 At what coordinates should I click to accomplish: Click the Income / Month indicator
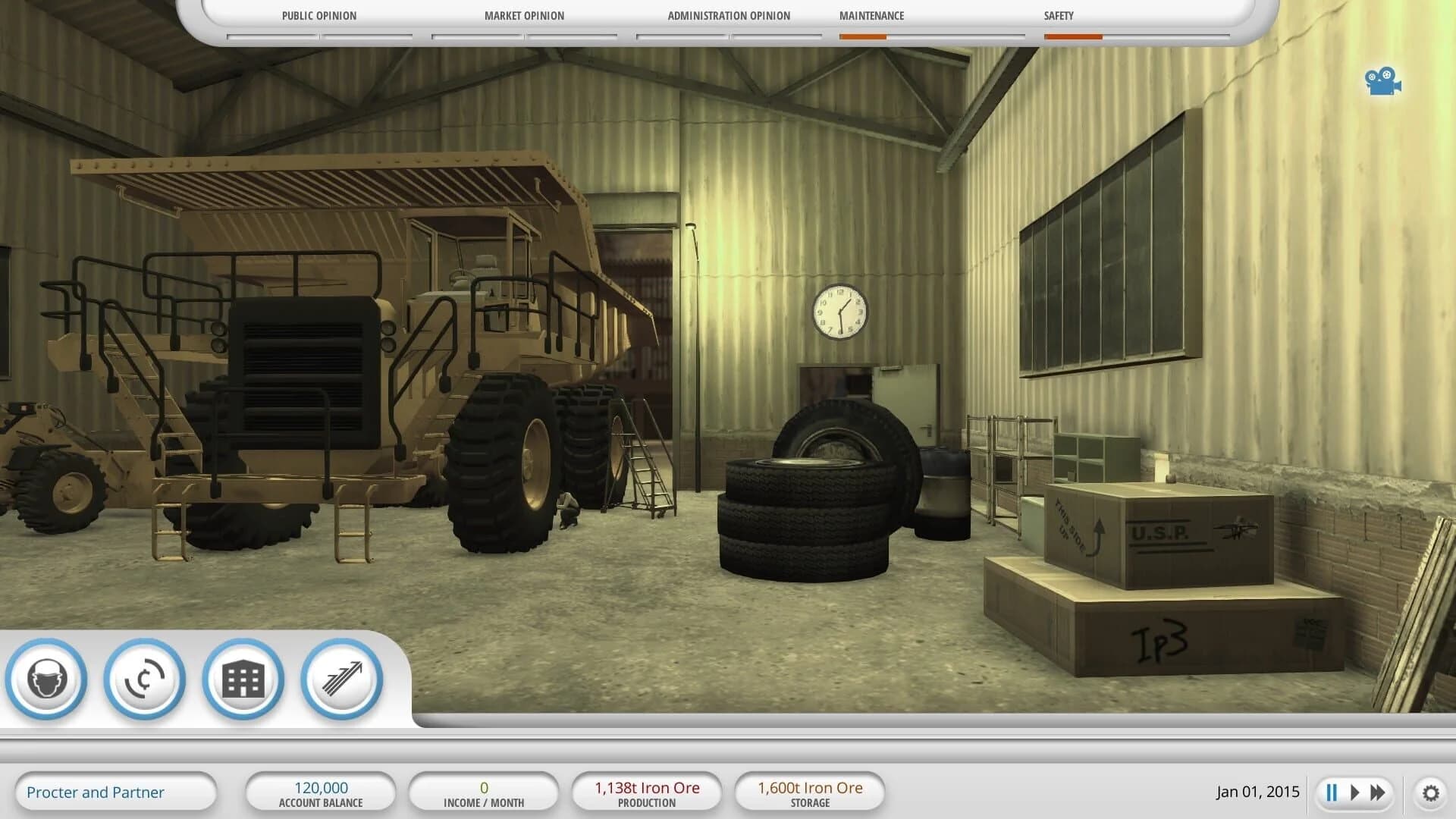pyautogui.click(x=484, y=792)
